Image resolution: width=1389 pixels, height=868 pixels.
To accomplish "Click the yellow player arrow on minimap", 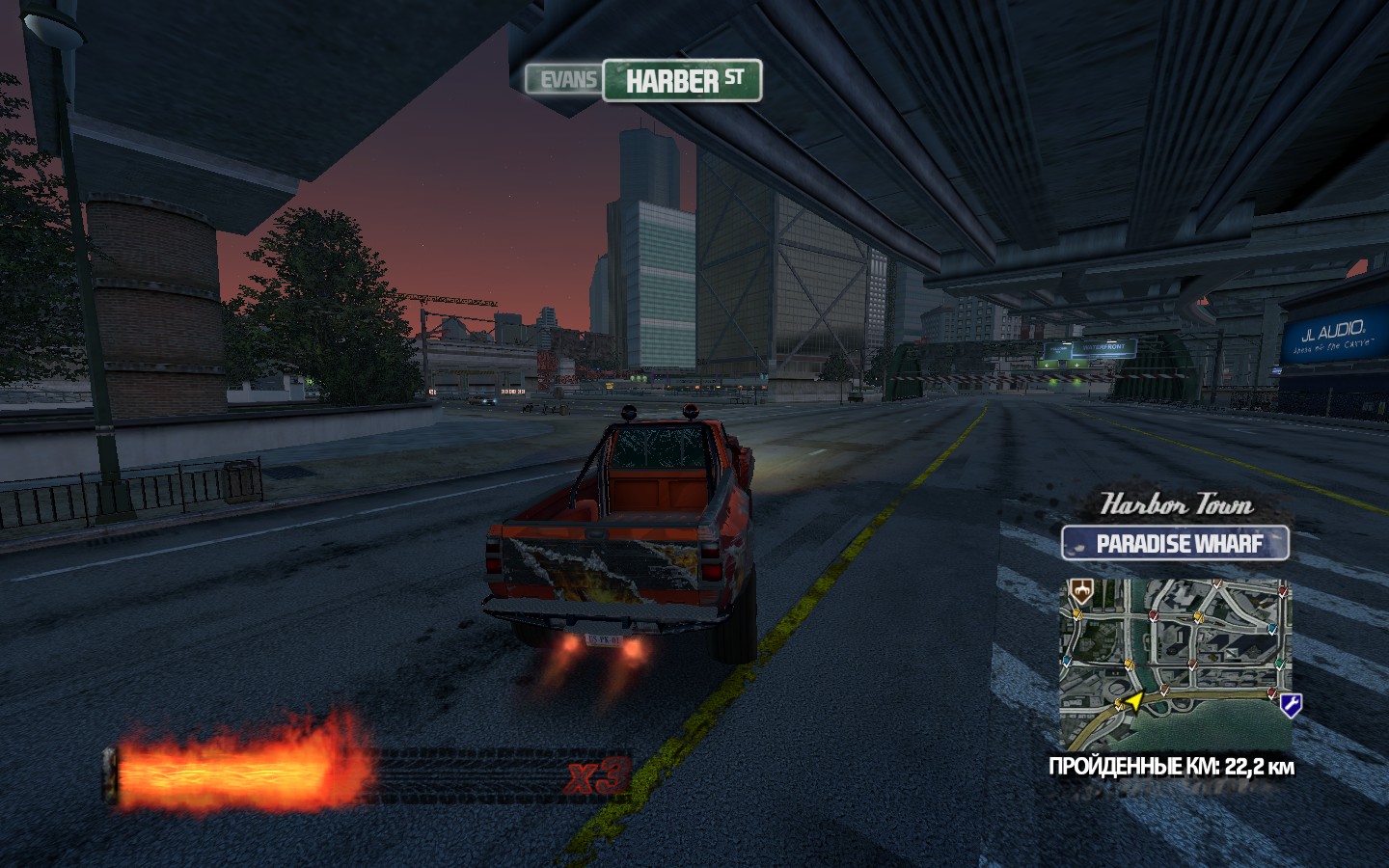I will point(1133,701).
